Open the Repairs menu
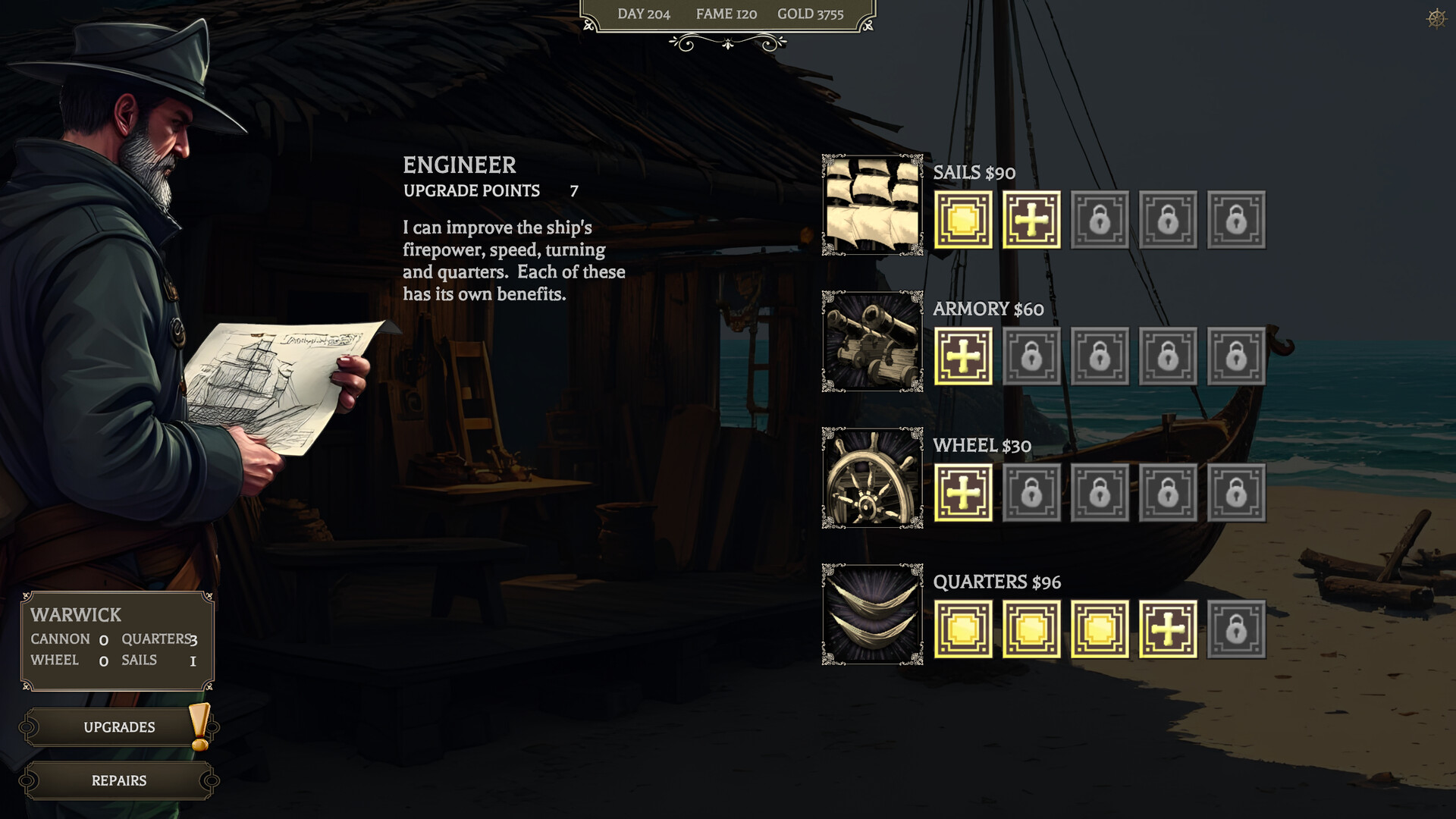Screen dimensions: 1456x819 [118, 780]
